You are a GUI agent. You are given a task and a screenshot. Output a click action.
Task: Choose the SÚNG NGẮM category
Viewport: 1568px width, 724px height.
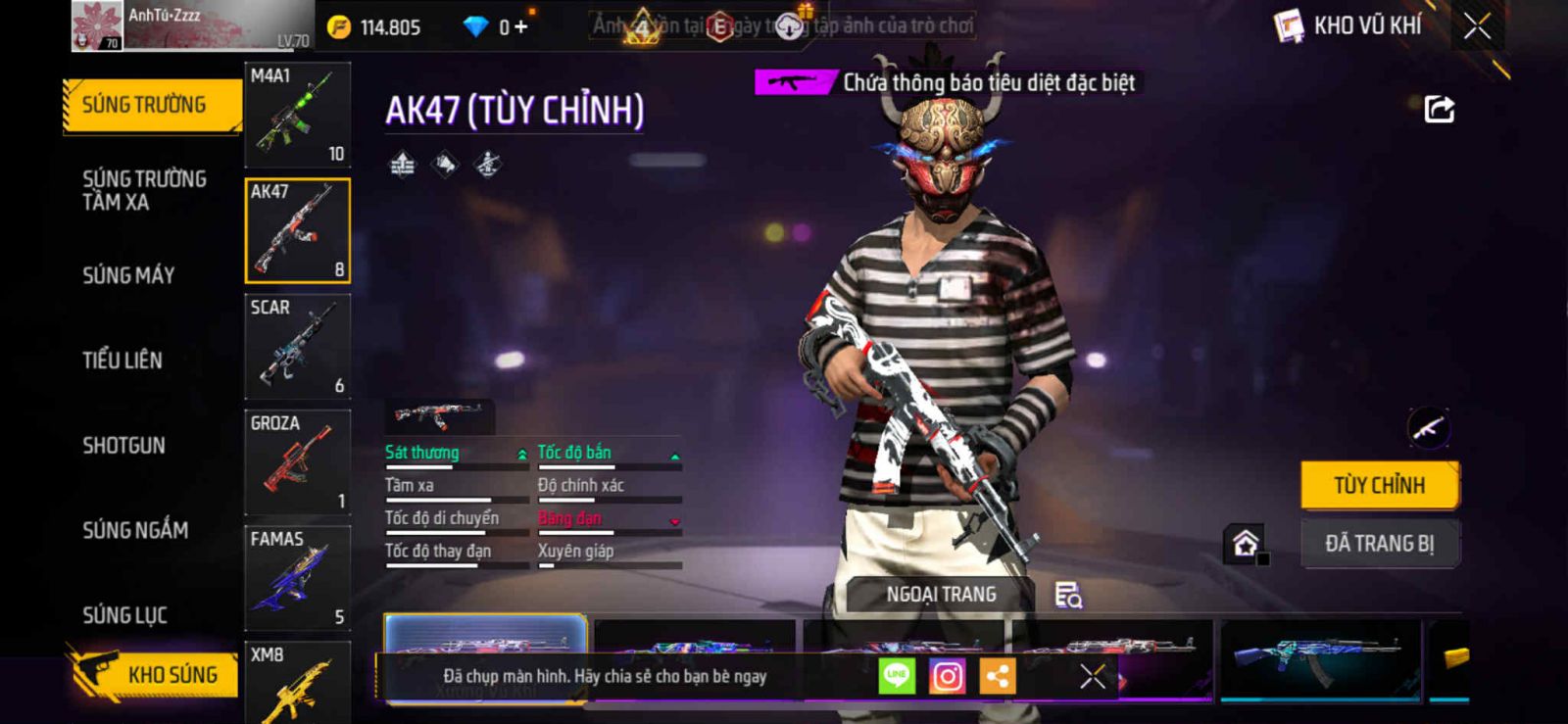coord(135,530)
